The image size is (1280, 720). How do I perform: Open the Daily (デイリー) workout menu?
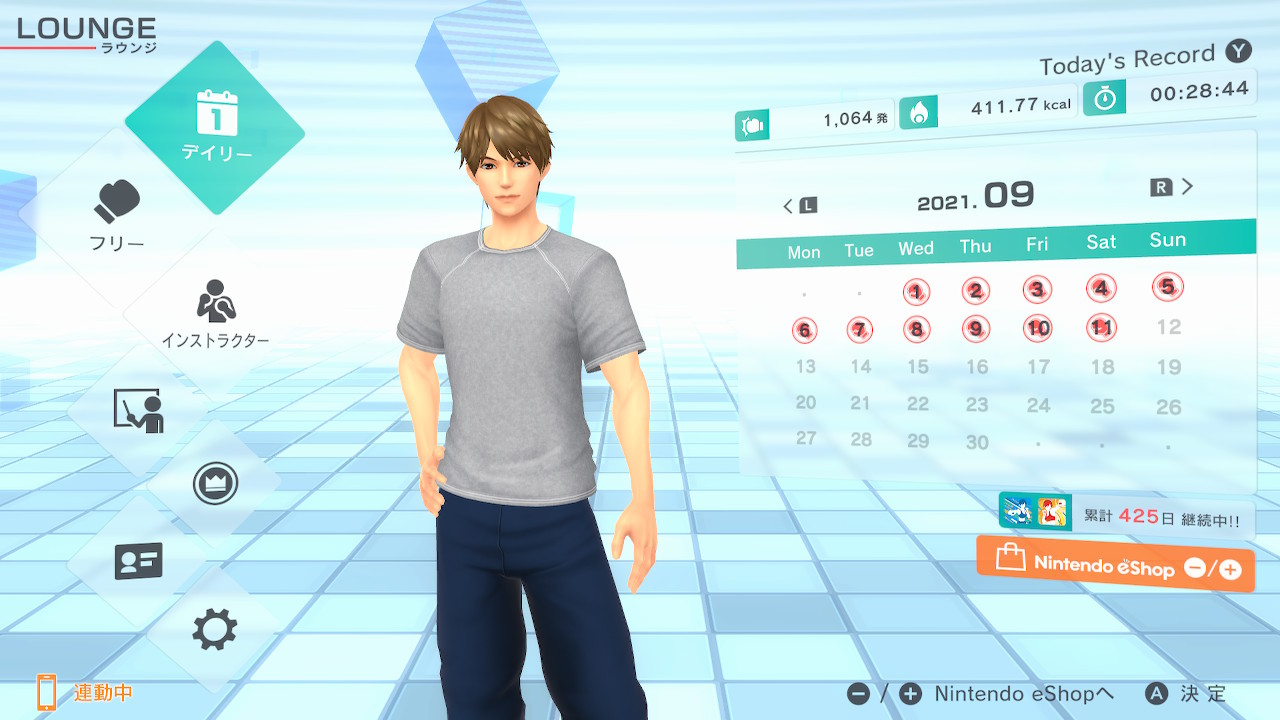[215, 127]
